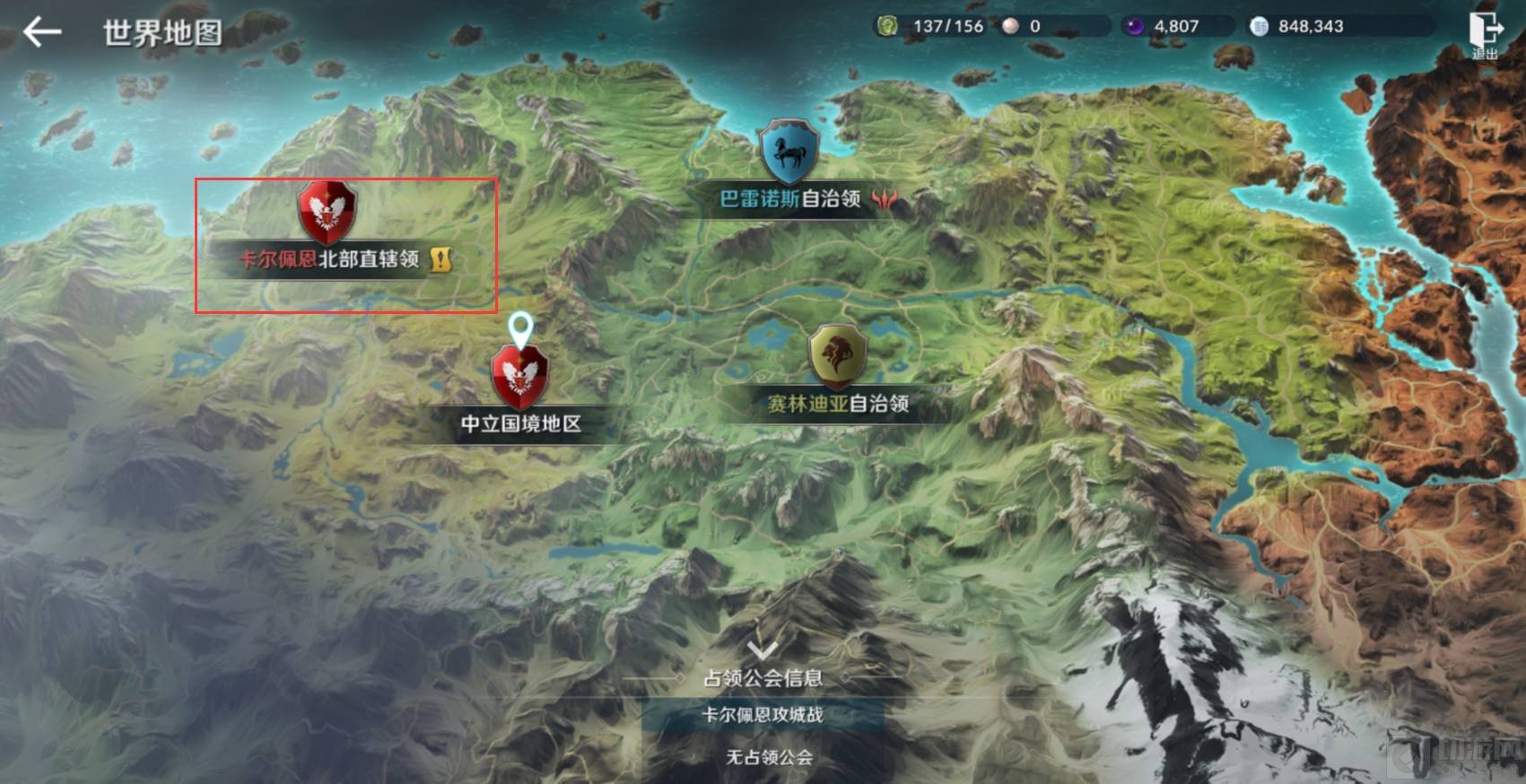The height and width of the screenshot is (784, 1526).
Task: Select the 中立国境地区 map marker
Action: (x=519, y=378)
